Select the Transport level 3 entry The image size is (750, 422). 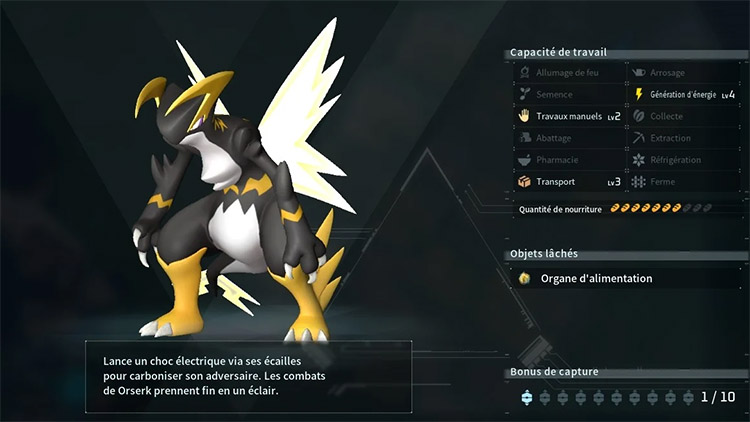pyautogui.click(x=568, y=182)
